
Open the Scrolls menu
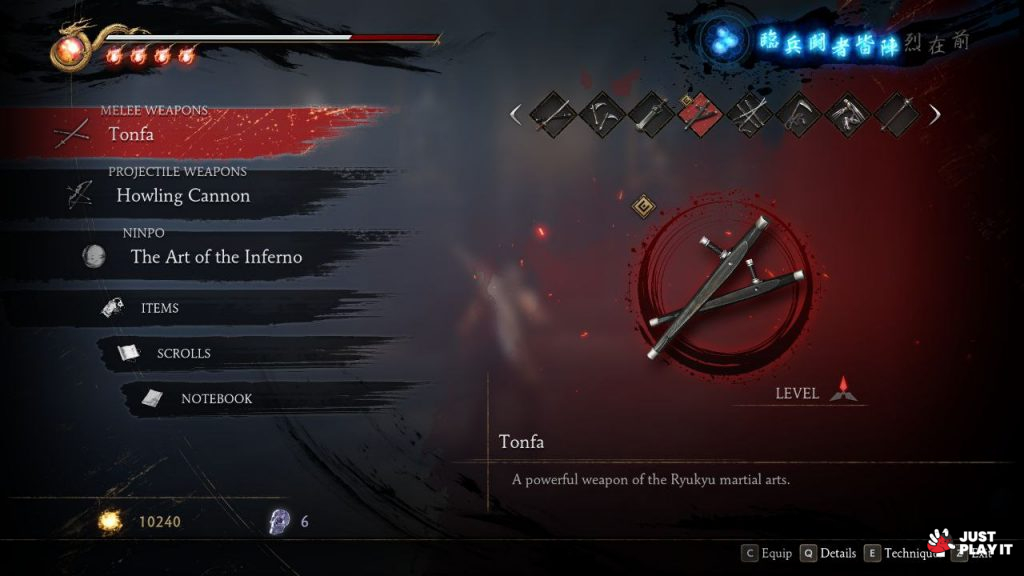tap(183, 353)
